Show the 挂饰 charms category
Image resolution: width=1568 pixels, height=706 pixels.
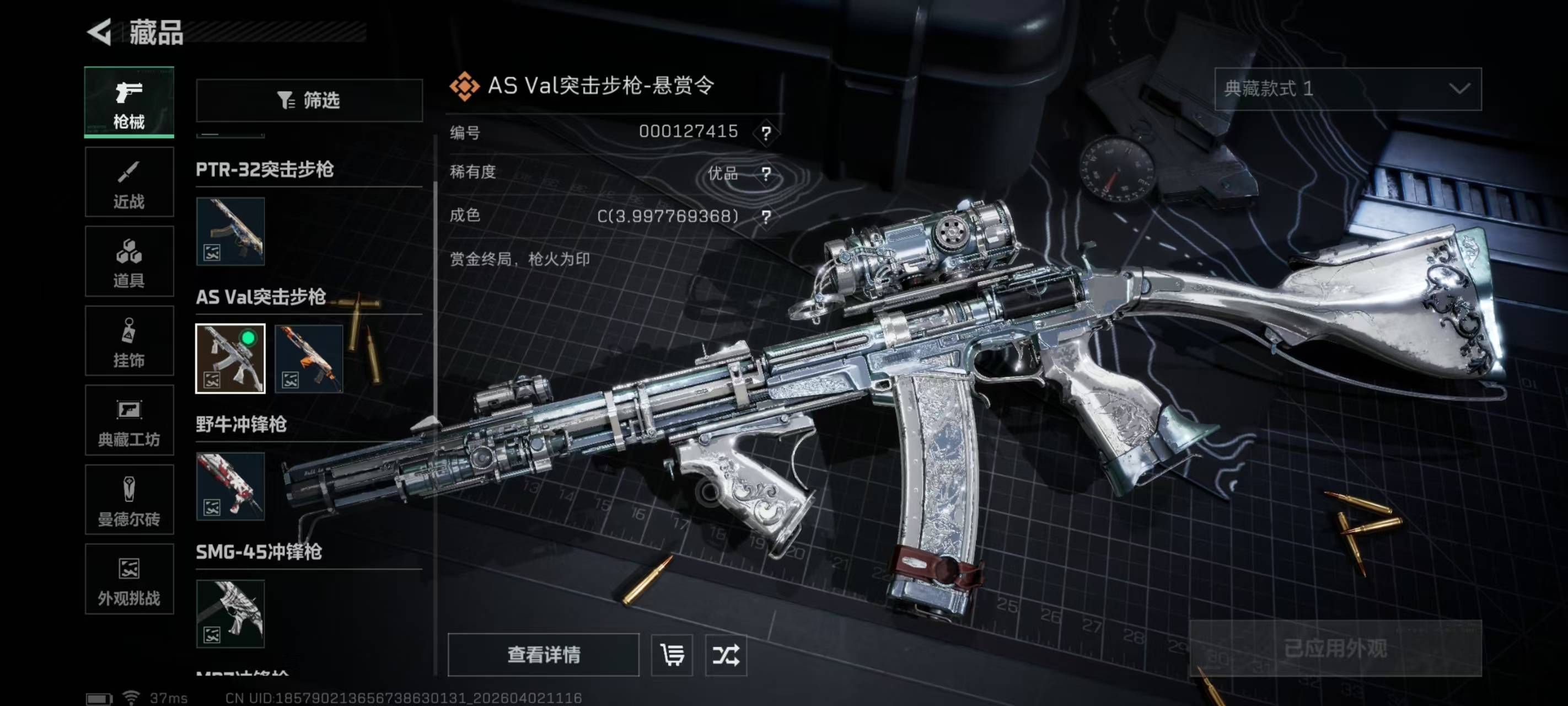click(x=129, y=341)
